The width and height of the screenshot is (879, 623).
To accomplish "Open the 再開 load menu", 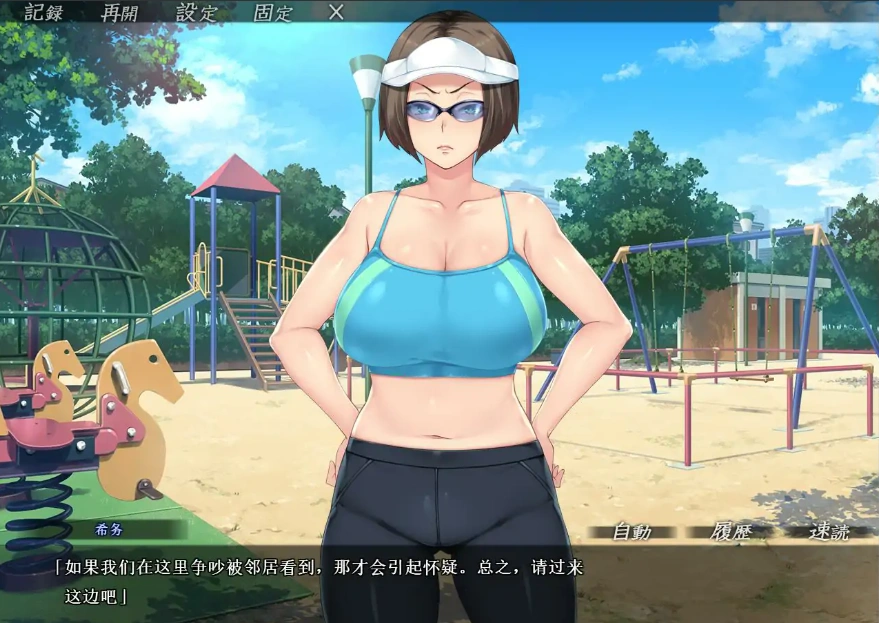I will point(121,12).
